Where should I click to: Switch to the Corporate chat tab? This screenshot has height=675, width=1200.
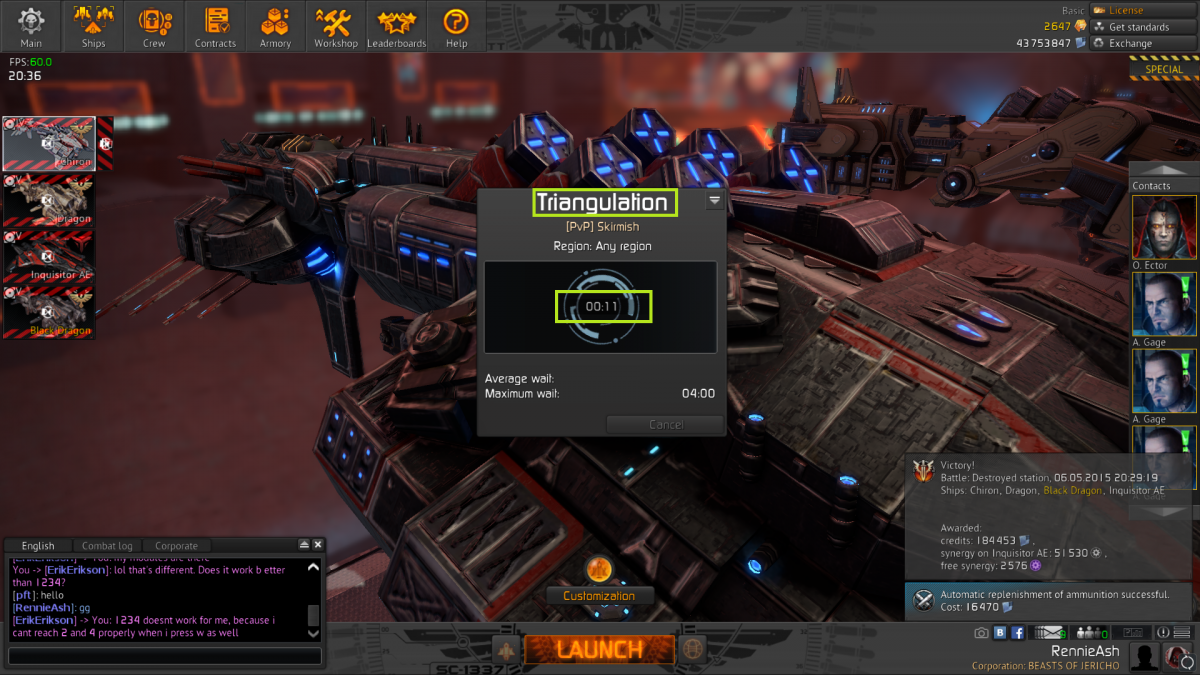click(x=176, y=546)
